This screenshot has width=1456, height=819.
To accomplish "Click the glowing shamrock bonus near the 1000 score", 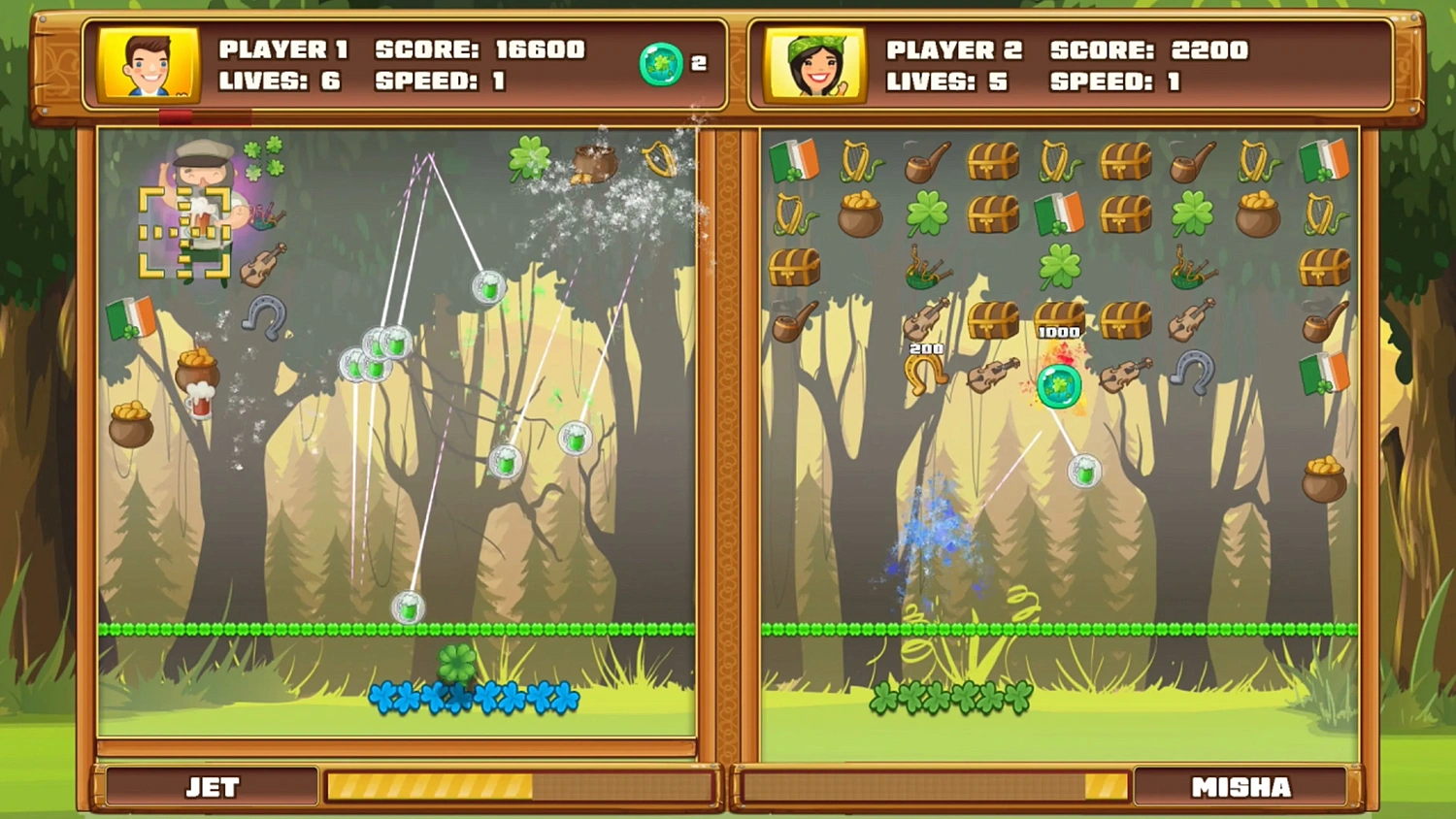I will pyautogui.click(x=1058, y=386).
